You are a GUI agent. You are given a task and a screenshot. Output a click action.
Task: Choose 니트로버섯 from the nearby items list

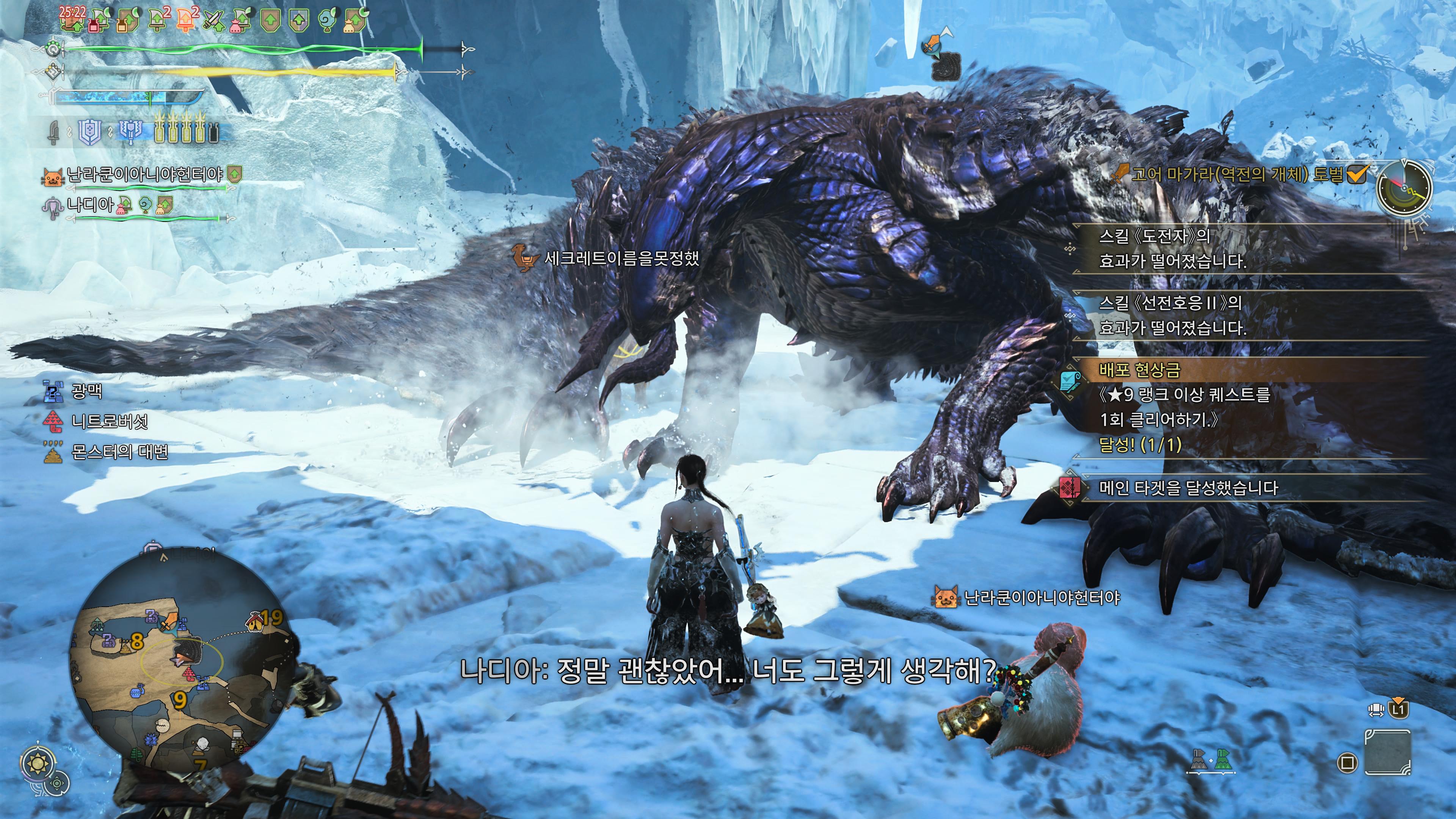(109, 421)
